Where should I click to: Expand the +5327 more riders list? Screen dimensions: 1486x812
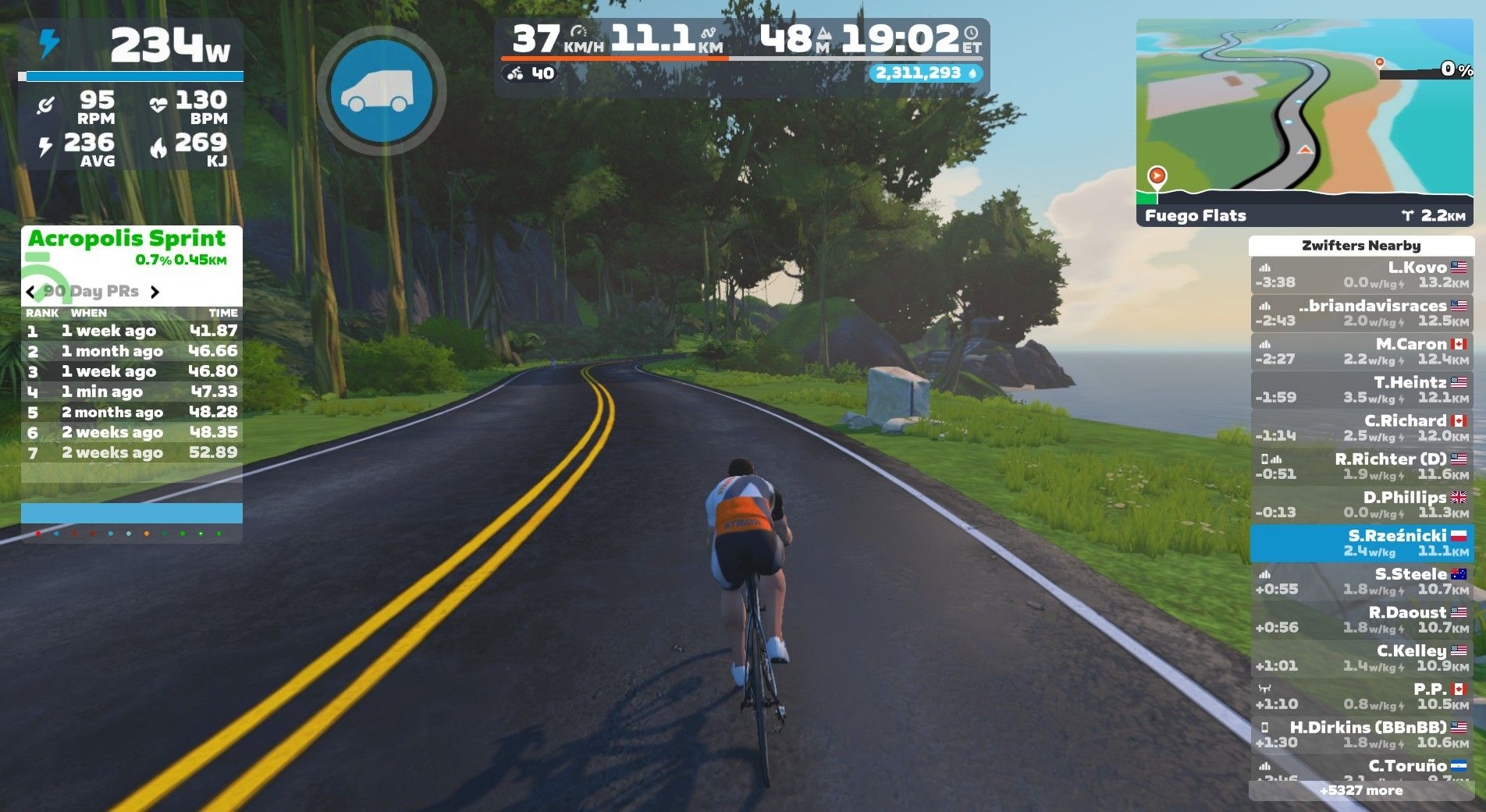point(1361,790)
